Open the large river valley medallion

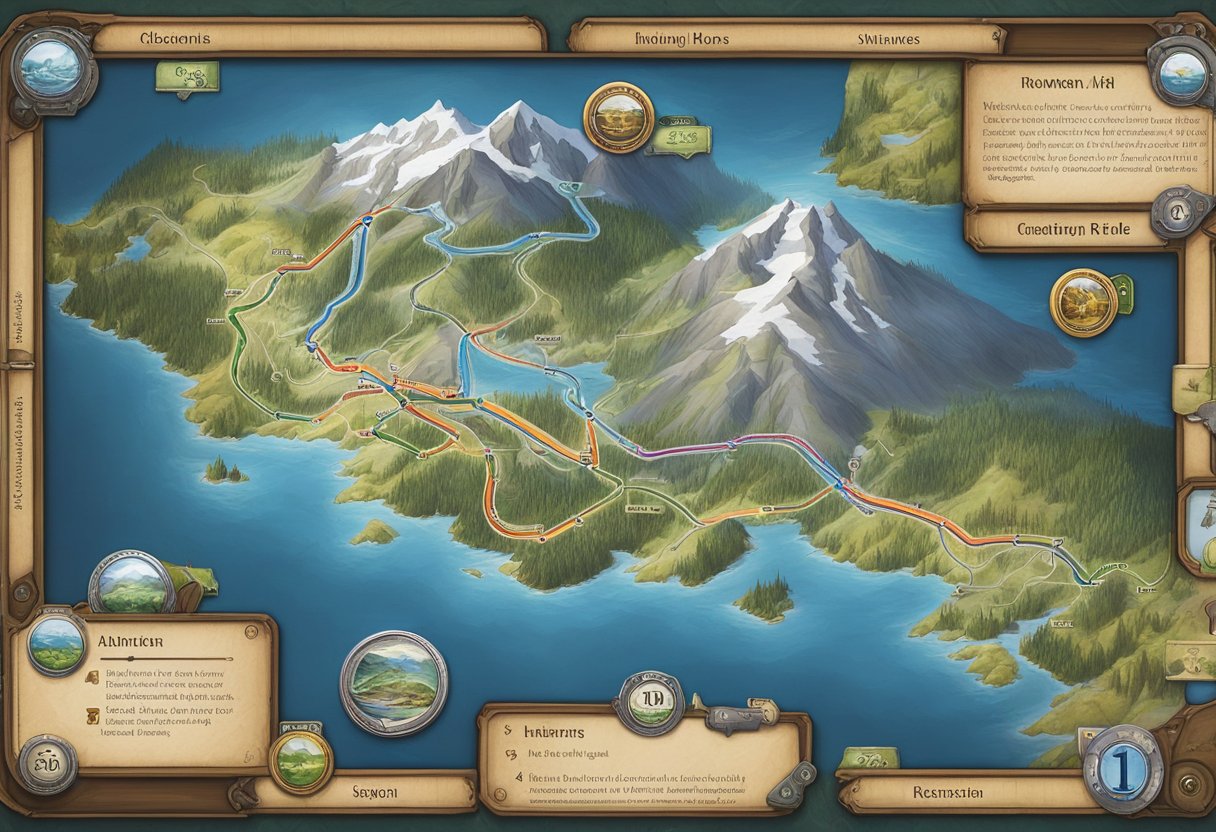[x=394, y=683]
